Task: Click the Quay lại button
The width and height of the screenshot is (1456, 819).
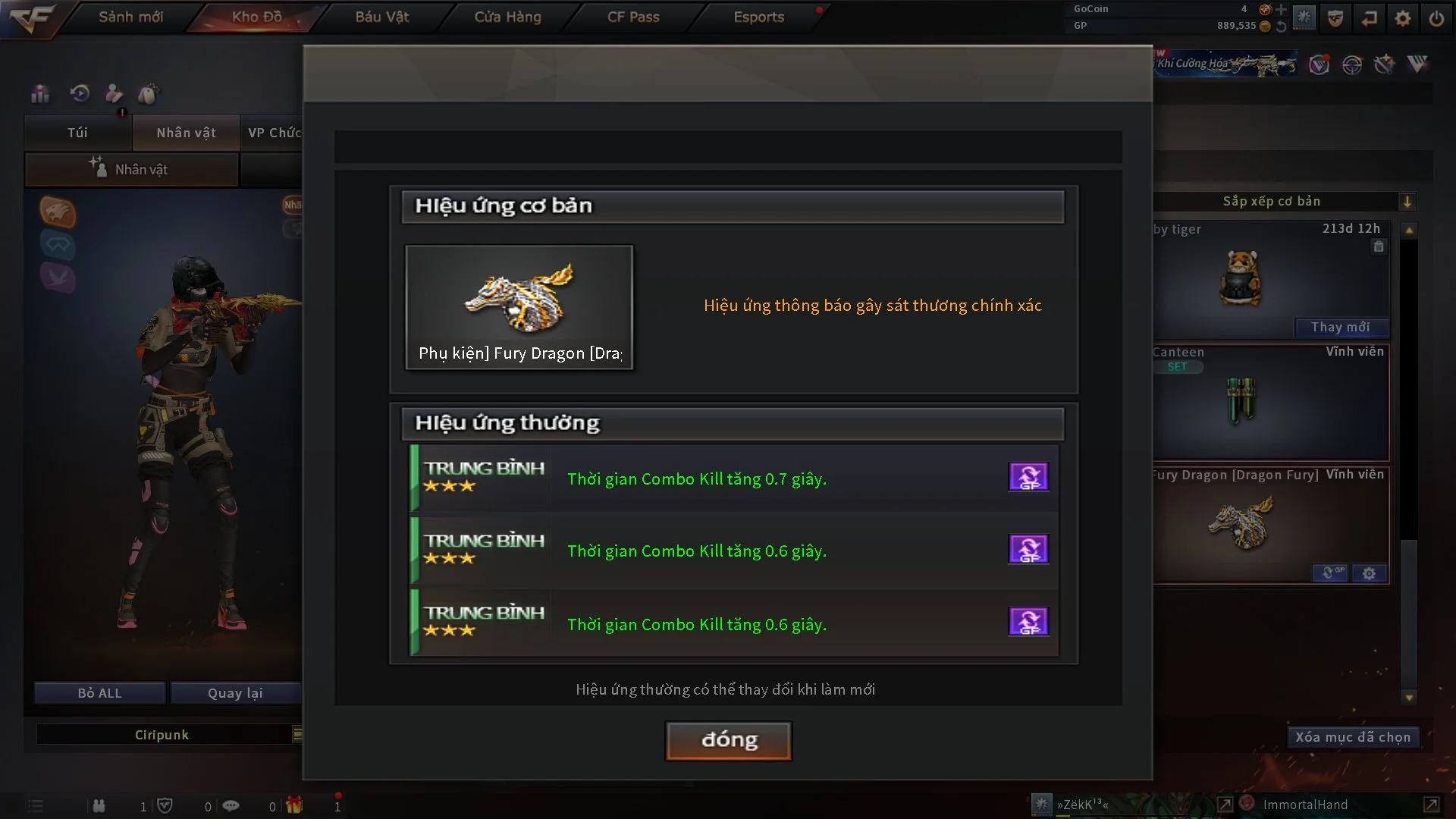Action: (x=235, y=693)
